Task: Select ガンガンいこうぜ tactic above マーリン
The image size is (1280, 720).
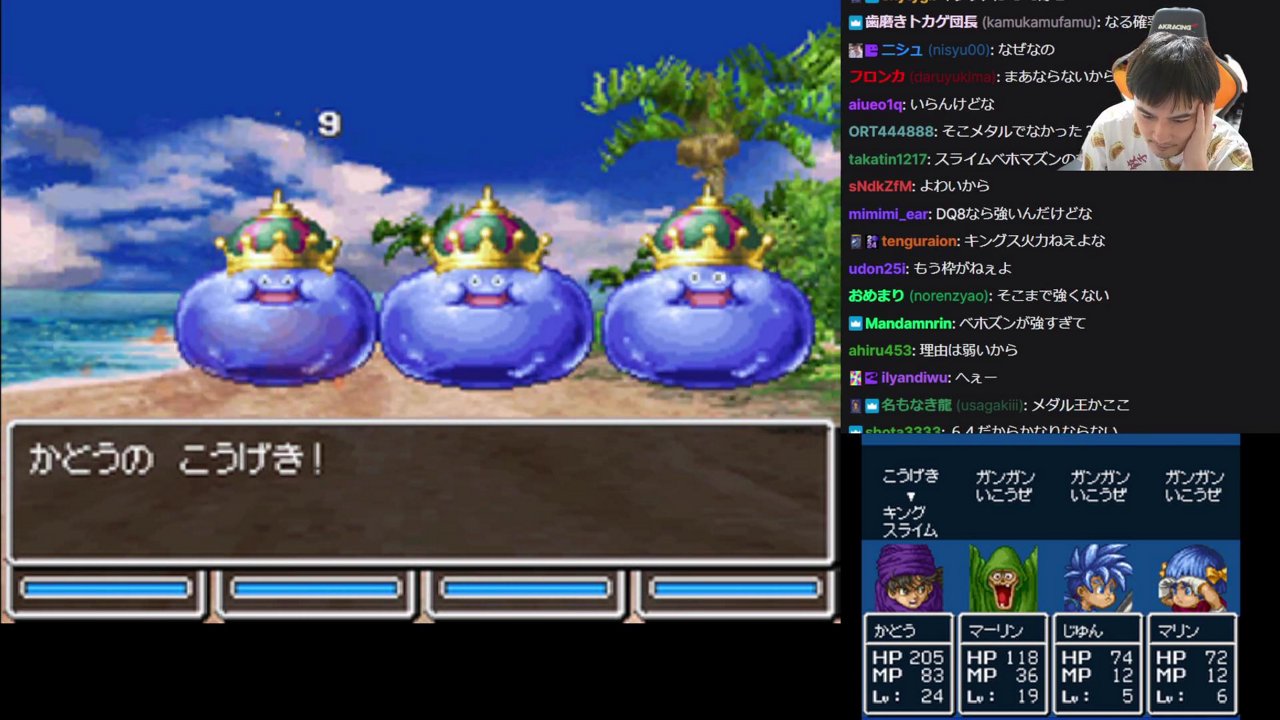Action: pos(1003,487)
